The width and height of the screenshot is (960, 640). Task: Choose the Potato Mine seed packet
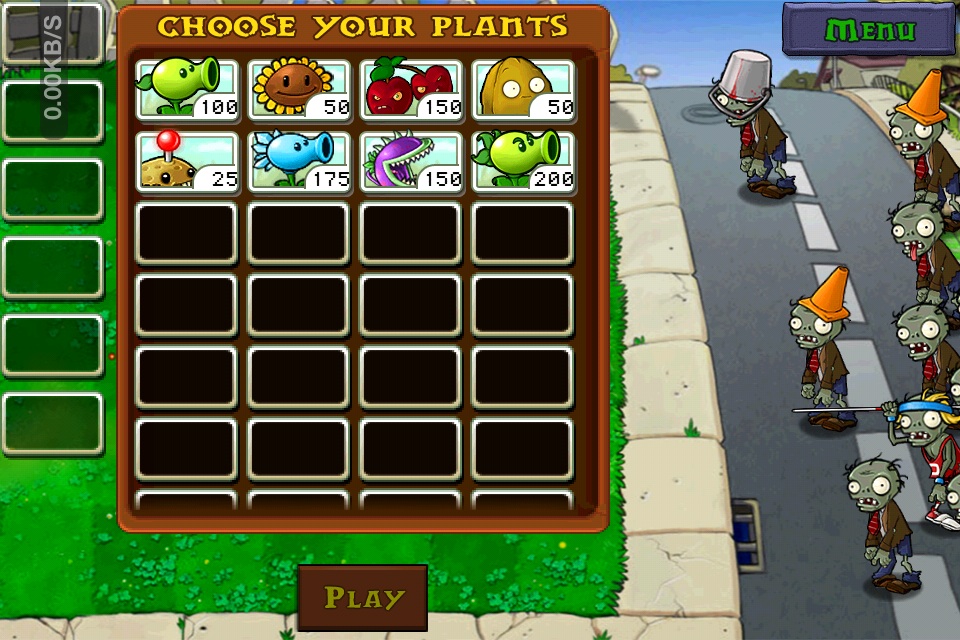[187, 162]
